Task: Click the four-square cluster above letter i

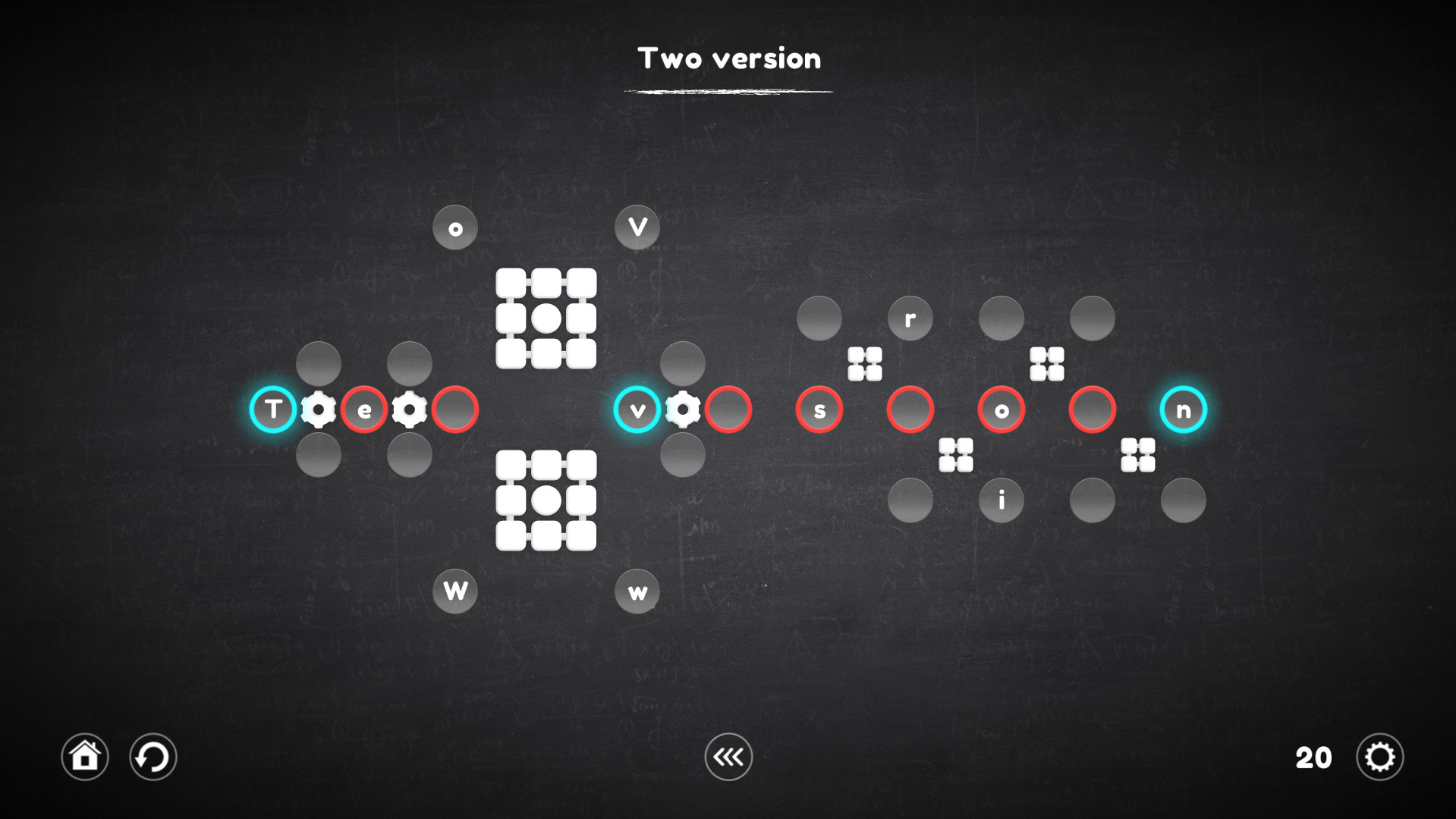Action: 955,455
